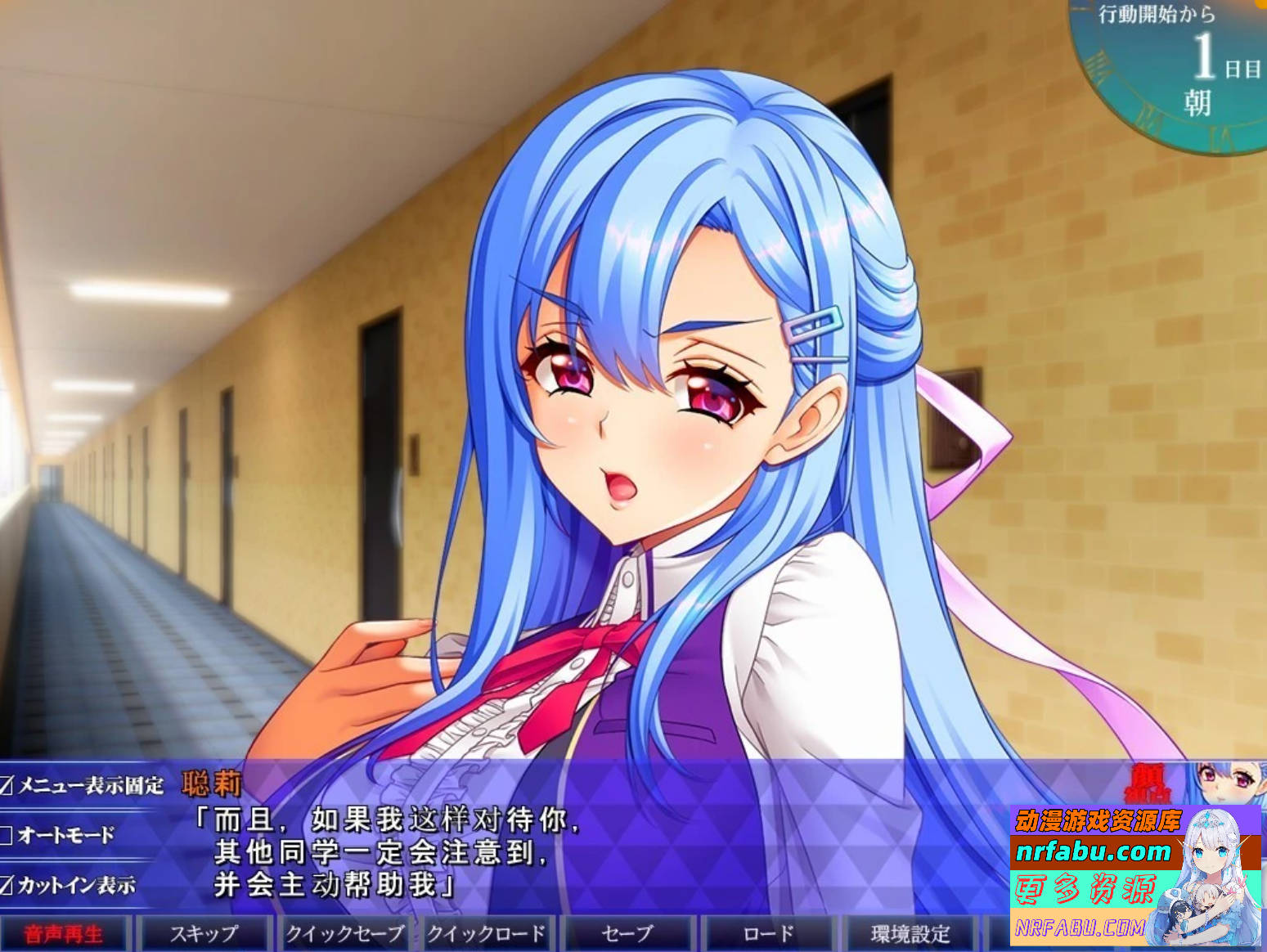Click the スキップ skip button

coord(202,932)
